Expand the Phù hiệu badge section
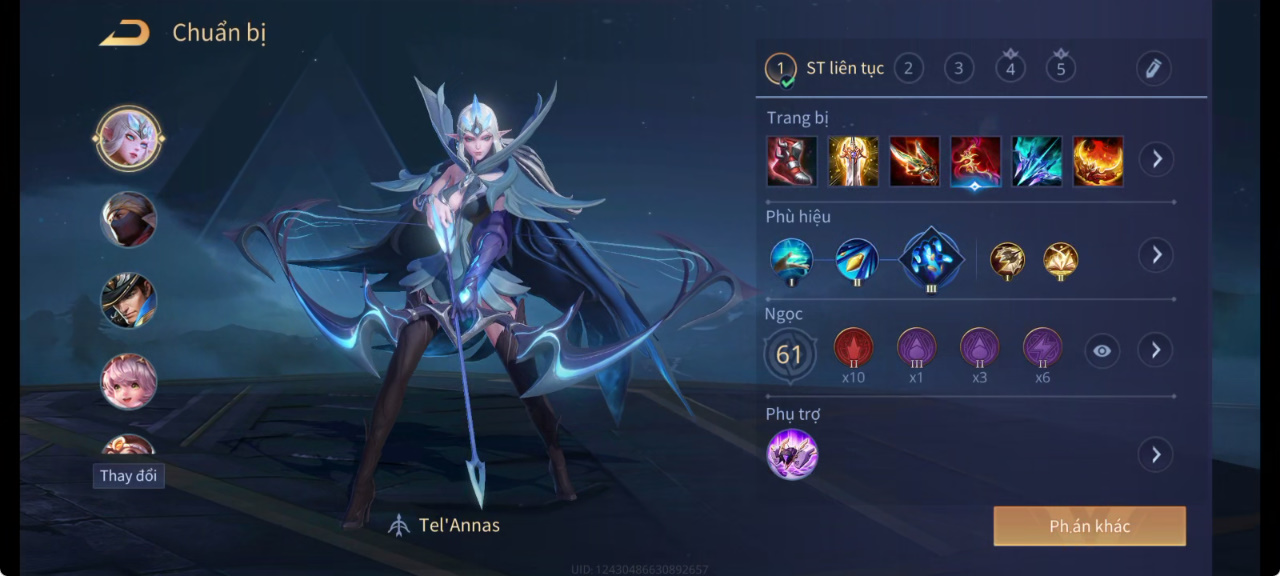1280x576 pixels. pyautogui.click(x=1156, y=254)
